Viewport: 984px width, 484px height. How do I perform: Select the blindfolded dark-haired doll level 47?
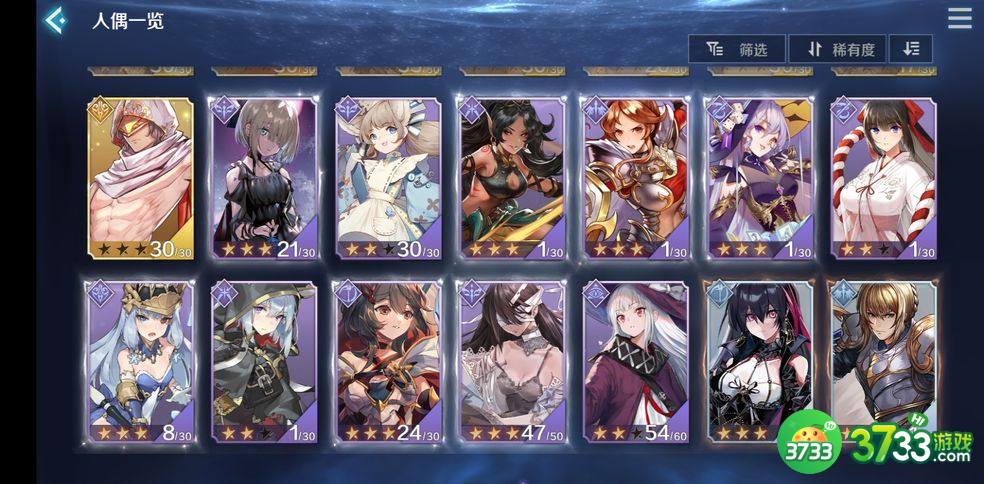point(511,362)
